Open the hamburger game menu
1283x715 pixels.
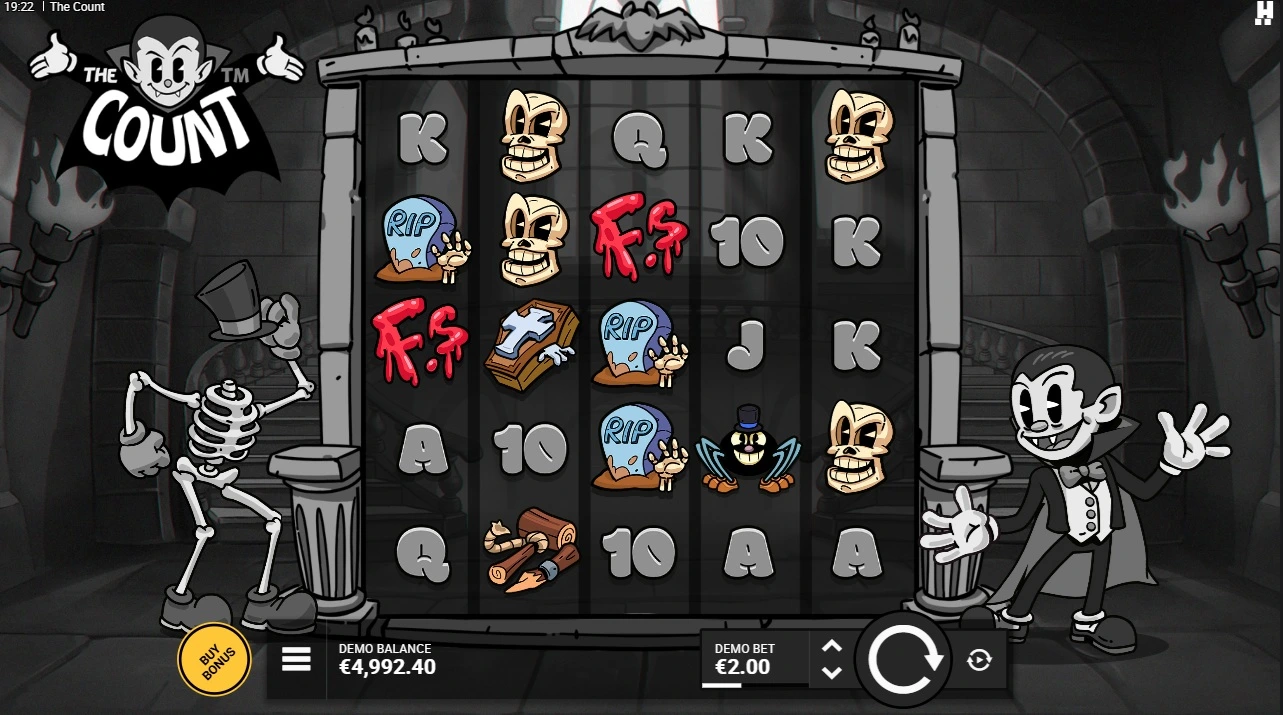pyautogui.click(x=296, y=659)
